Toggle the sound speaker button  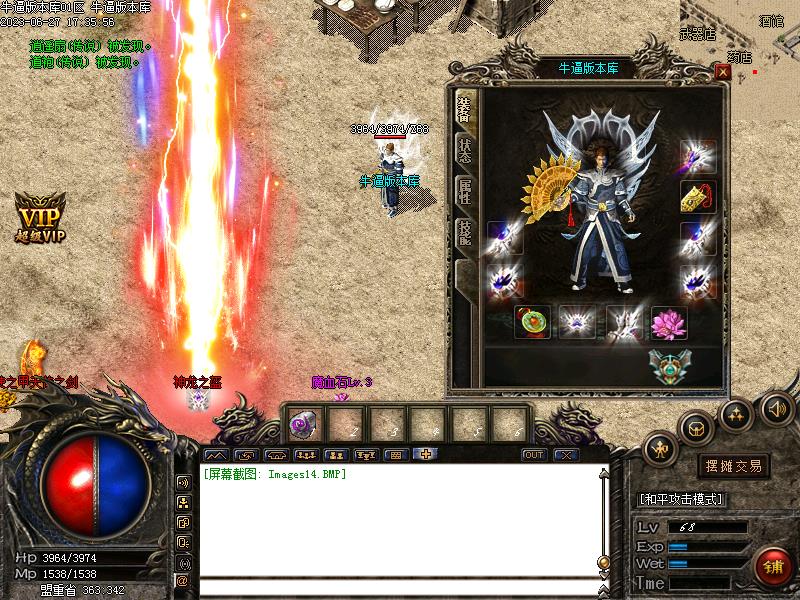(x=776, y=407)
